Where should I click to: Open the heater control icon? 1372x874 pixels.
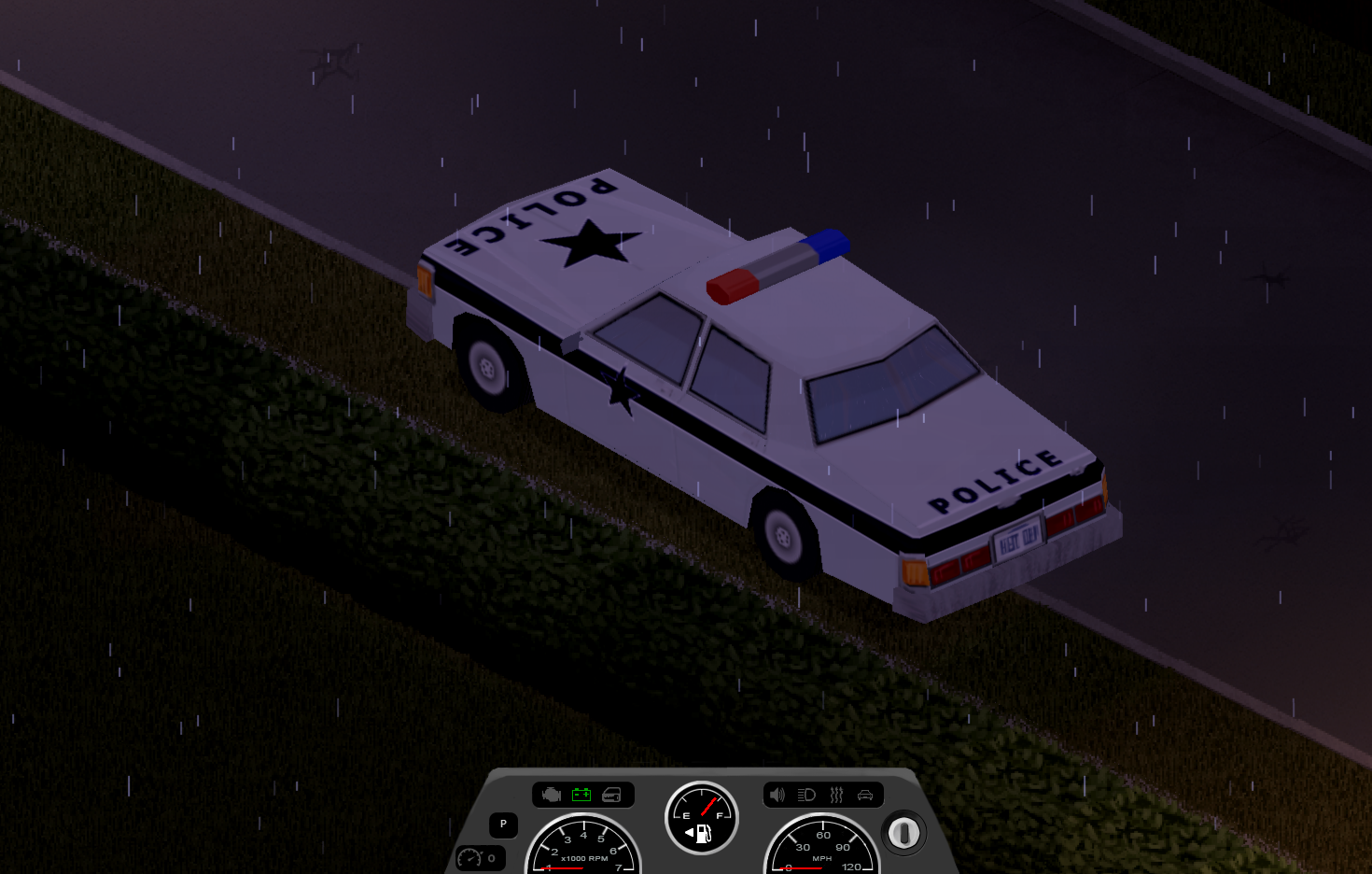pyautogui.click(x=836, y=795)
